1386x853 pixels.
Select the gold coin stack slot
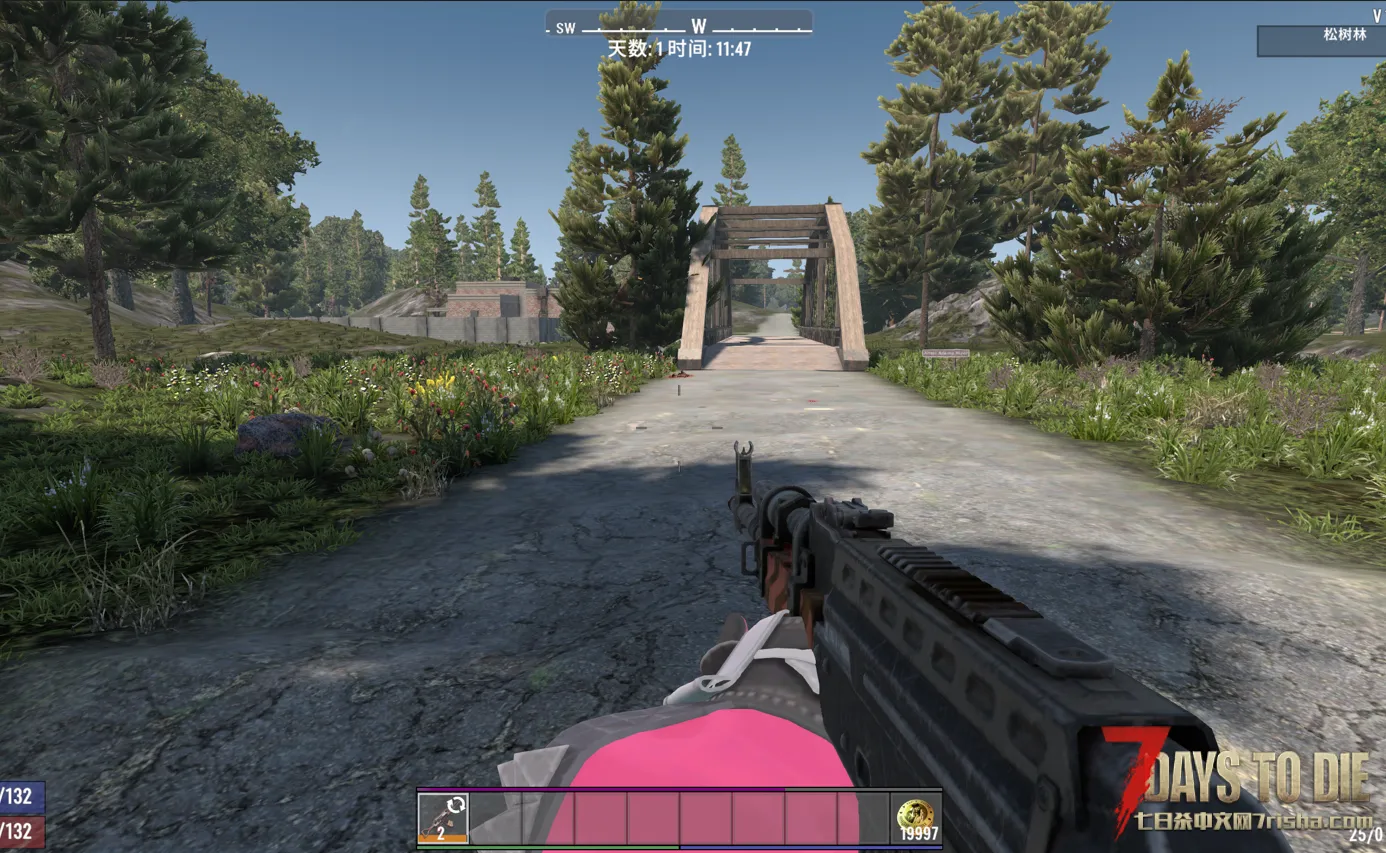(916, 818)
